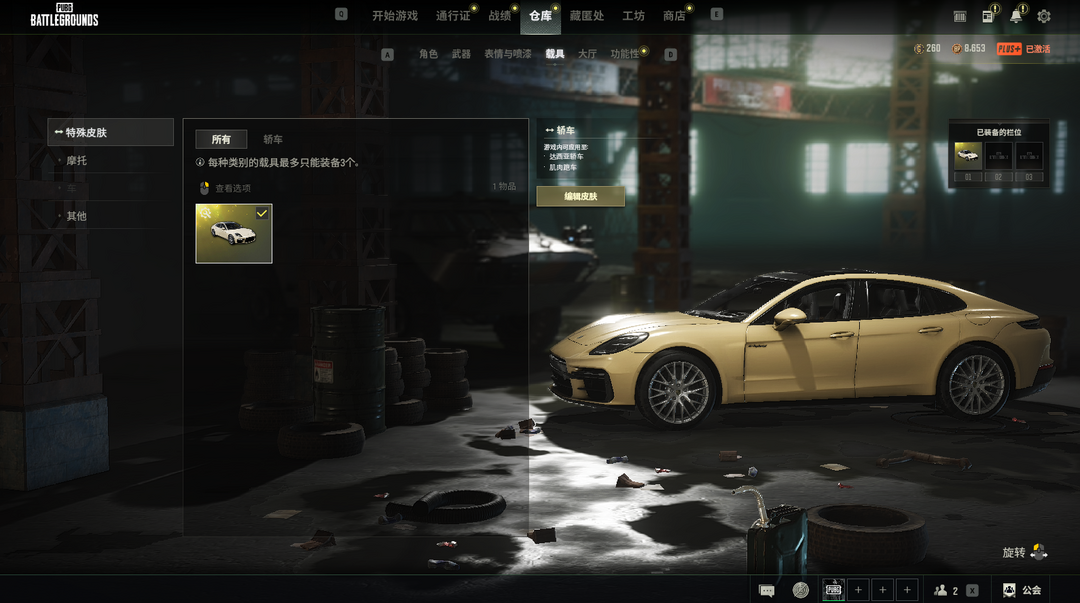Open the 公会 clan panel
This screenshot has width=1080, height=603.
[1022, 590]
